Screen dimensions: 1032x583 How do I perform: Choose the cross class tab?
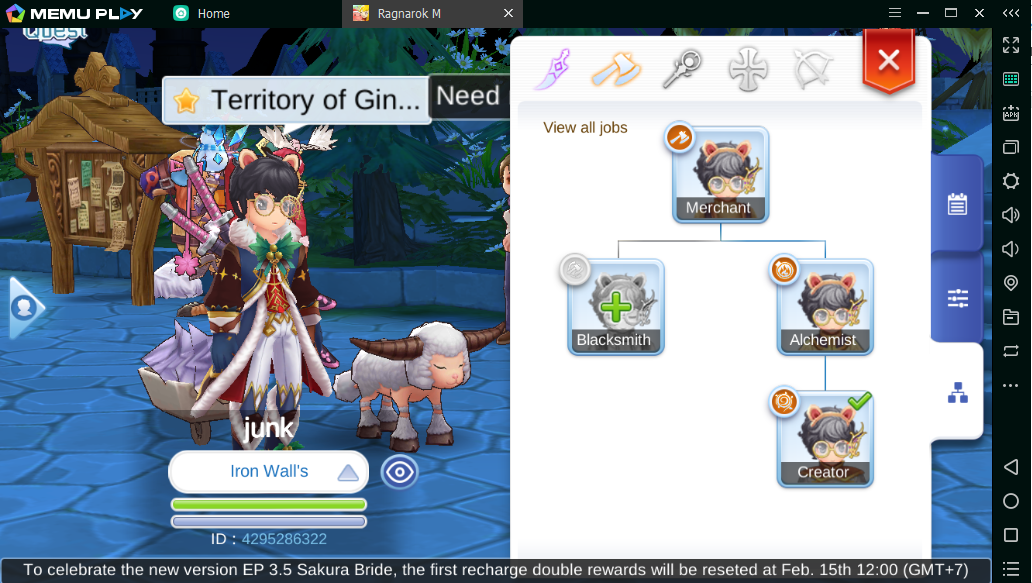(x=746, y=70)
